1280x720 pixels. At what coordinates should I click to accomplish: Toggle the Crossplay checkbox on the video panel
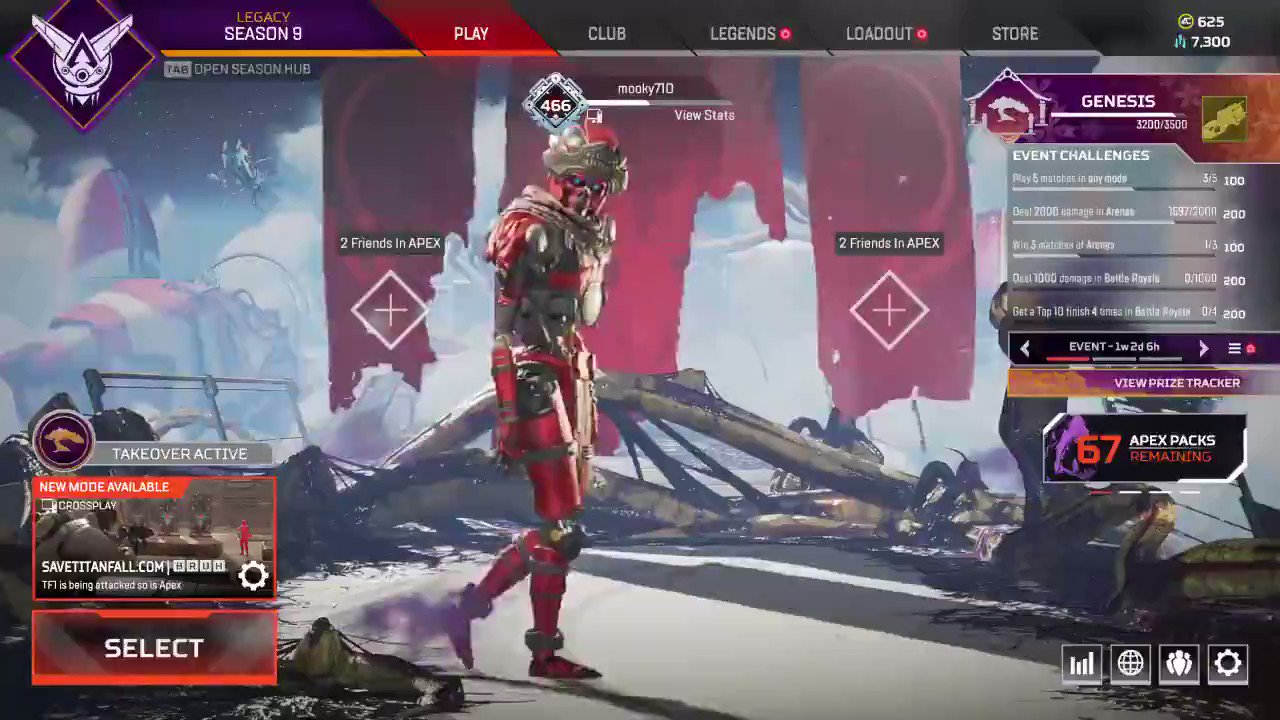[x=47, y=505]
